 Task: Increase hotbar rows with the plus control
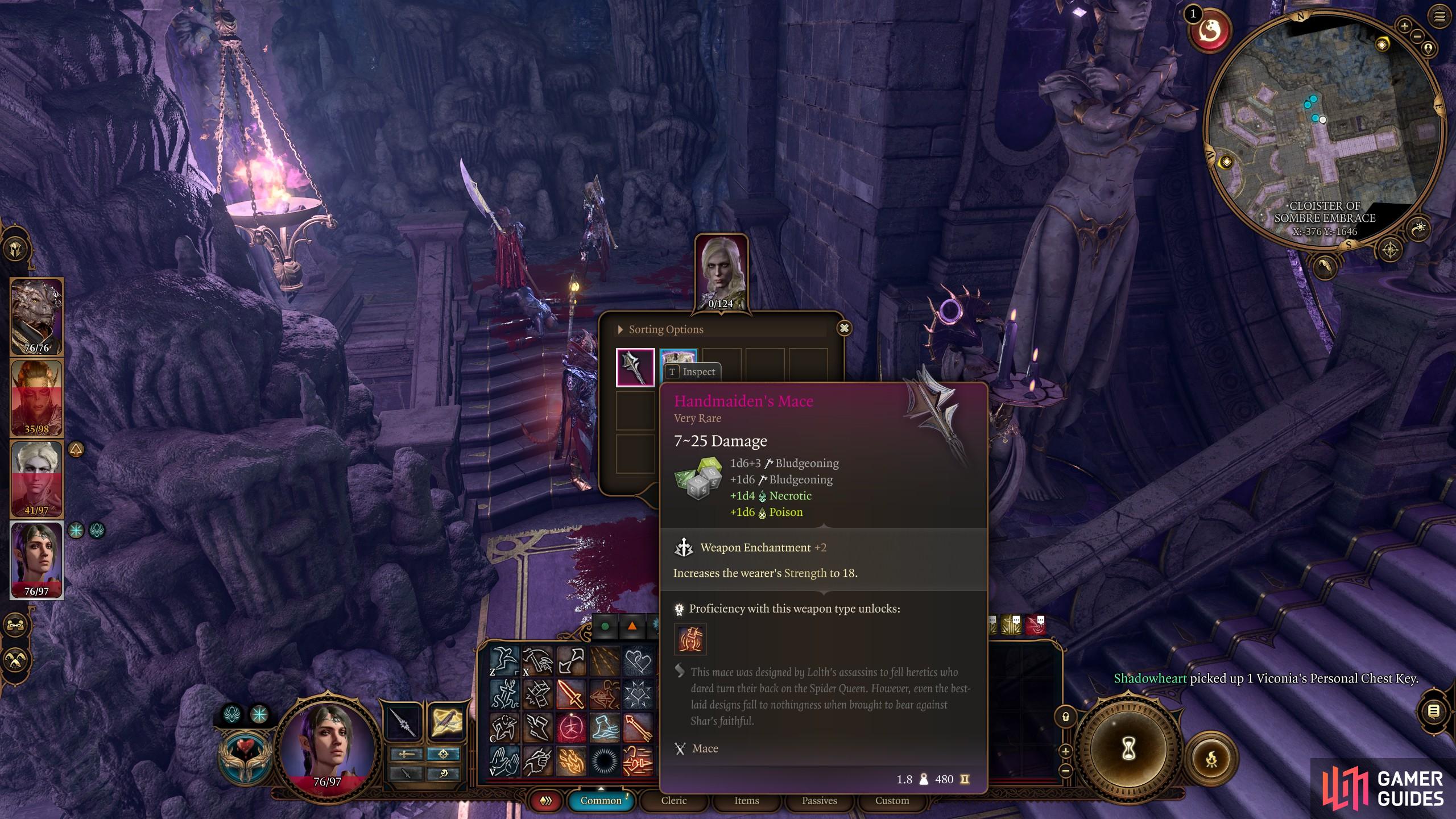(x=1067, y=751)
